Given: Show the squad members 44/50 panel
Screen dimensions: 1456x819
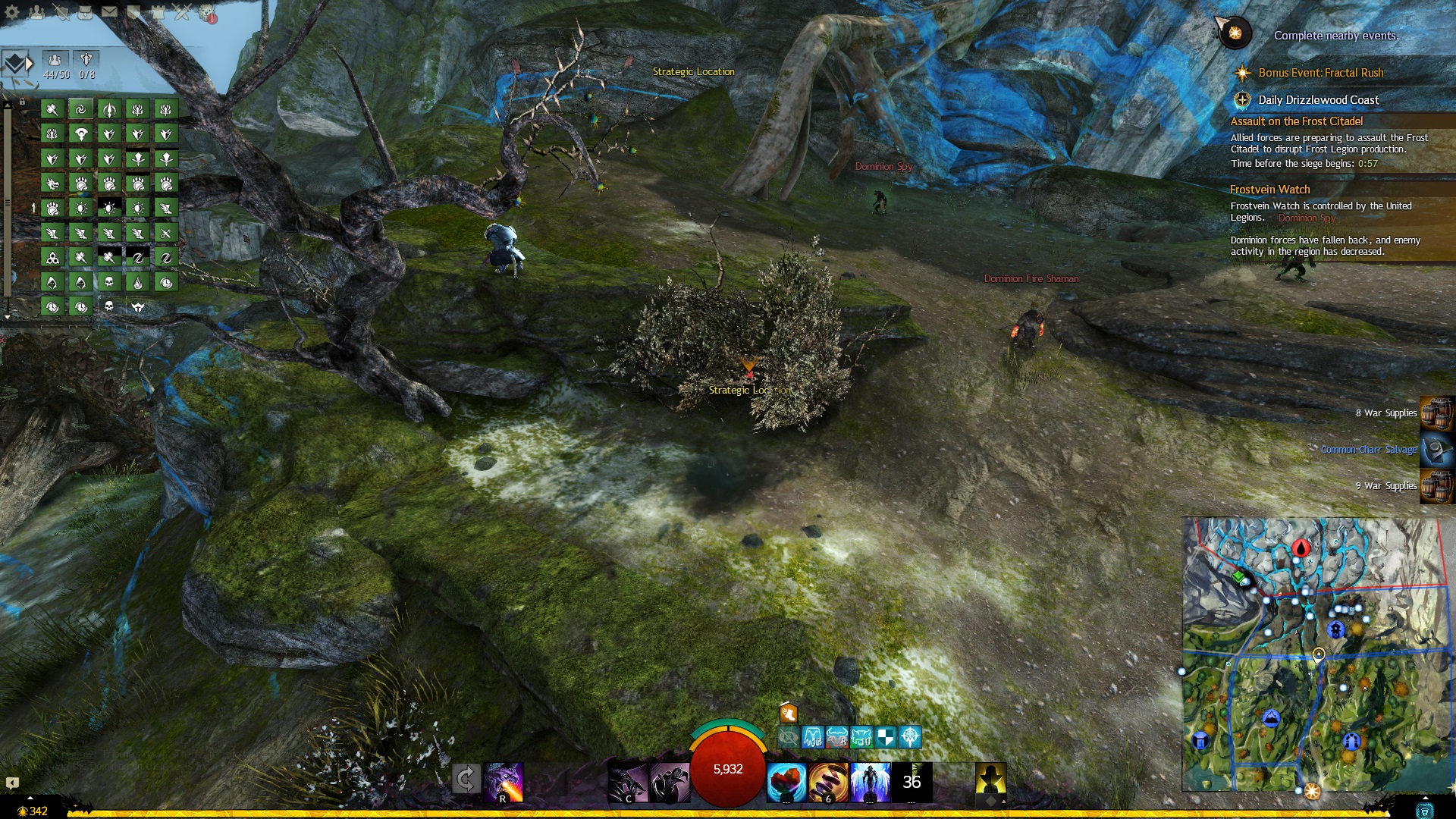Looking at the screenshot, I should pos(55,64).
